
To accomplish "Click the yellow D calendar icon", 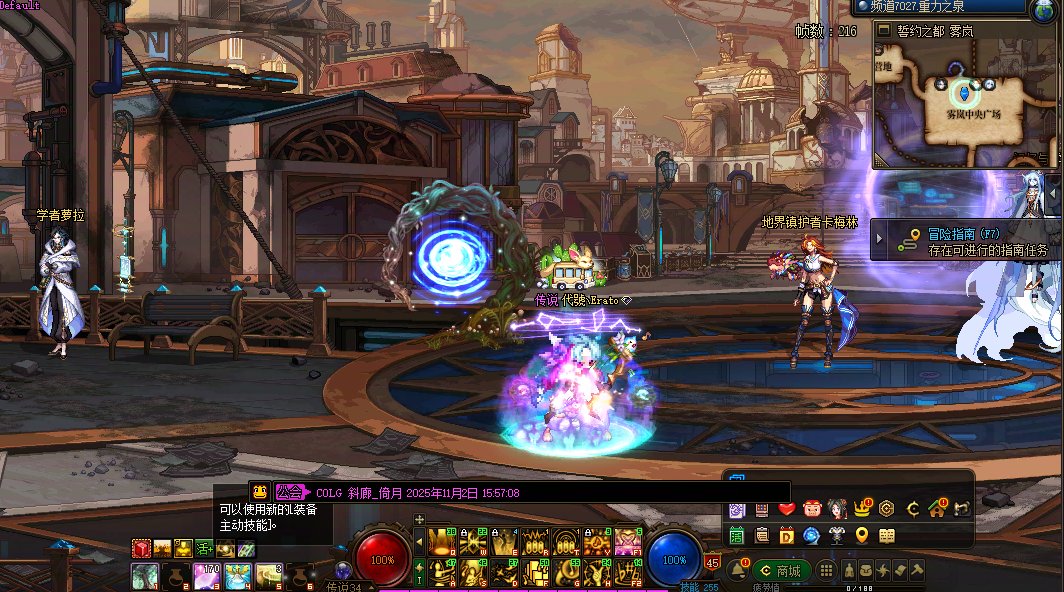I will pos(787,536).
